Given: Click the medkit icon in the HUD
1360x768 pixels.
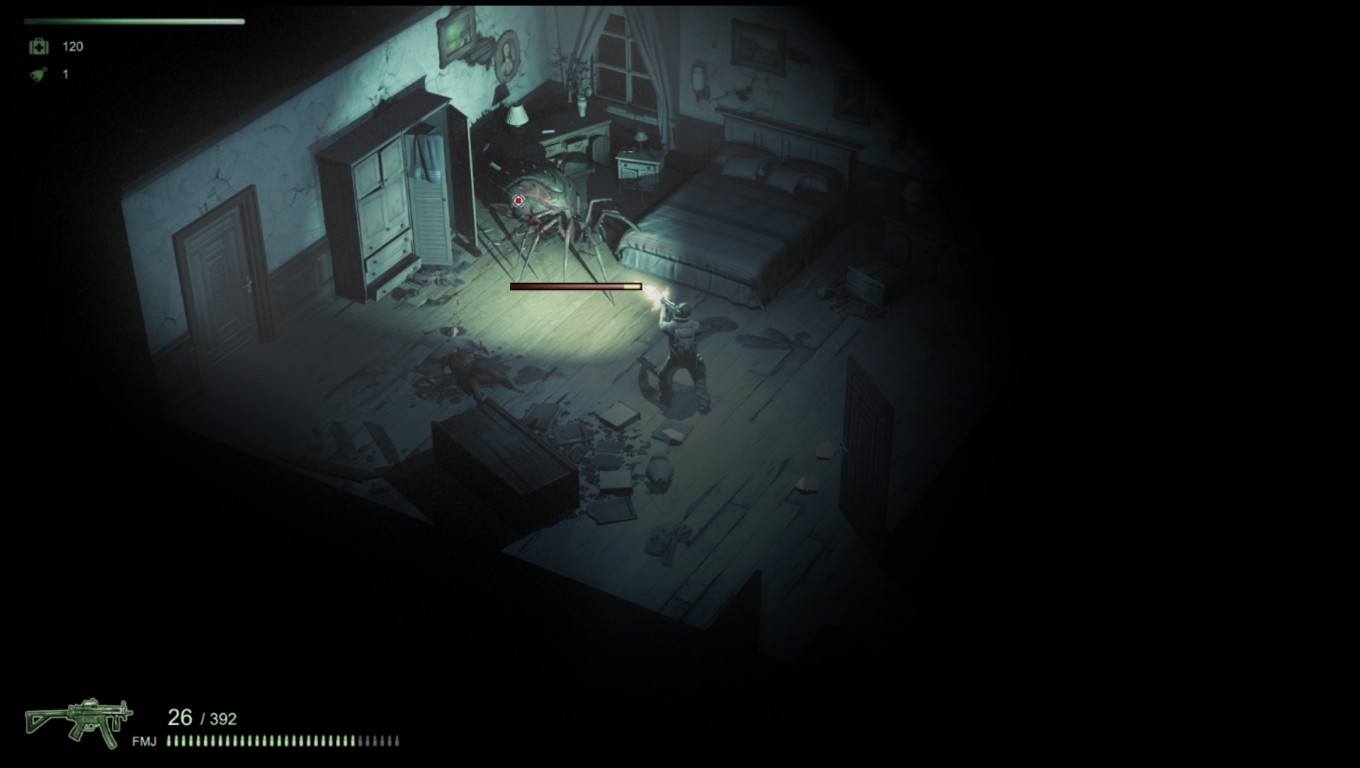Looking at the screenshot, I should coord(39,46).
